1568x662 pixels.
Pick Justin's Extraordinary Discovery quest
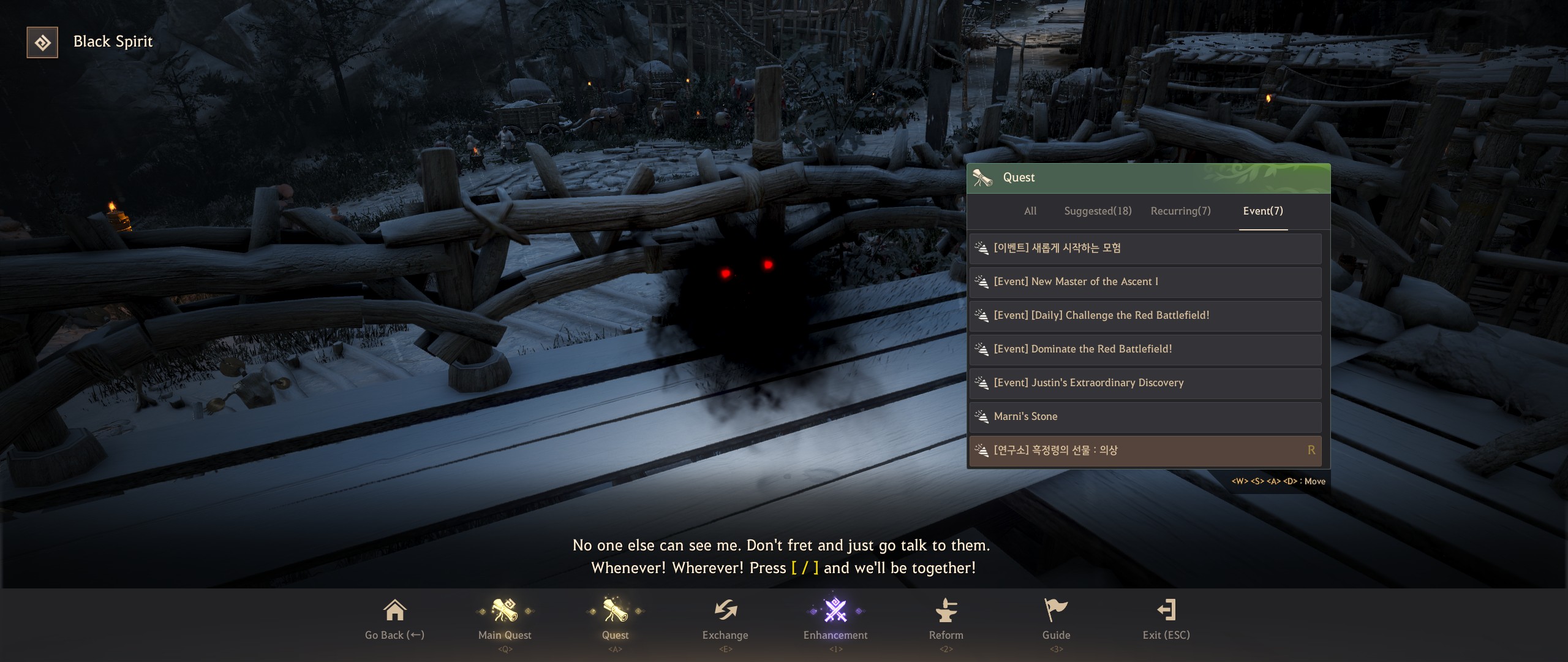1144,383
